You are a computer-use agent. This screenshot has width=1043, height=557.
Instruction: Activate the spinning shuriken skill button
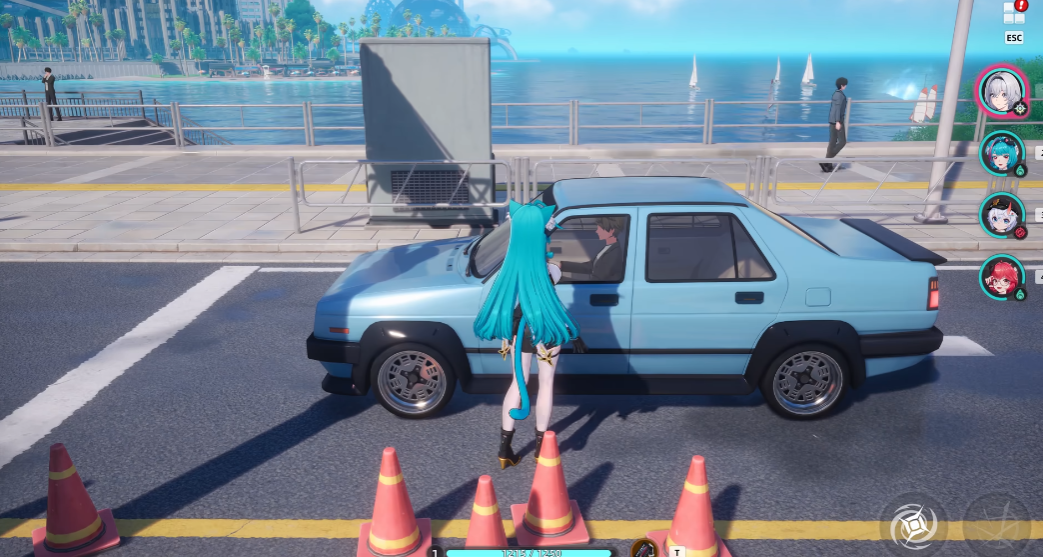[910, 525]
